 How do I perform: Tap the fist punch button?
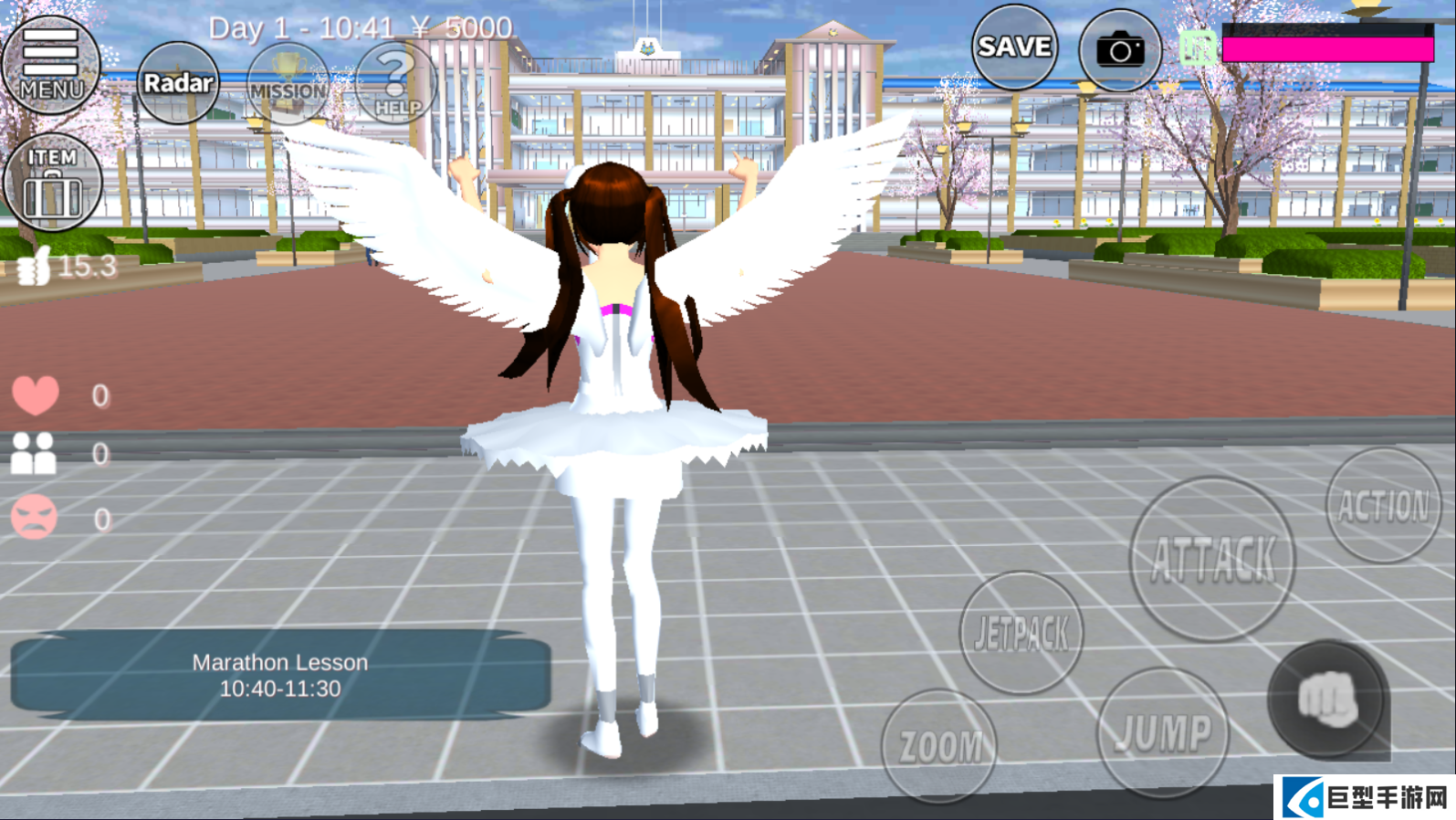pyautogui.click(x=1328, y=699)
